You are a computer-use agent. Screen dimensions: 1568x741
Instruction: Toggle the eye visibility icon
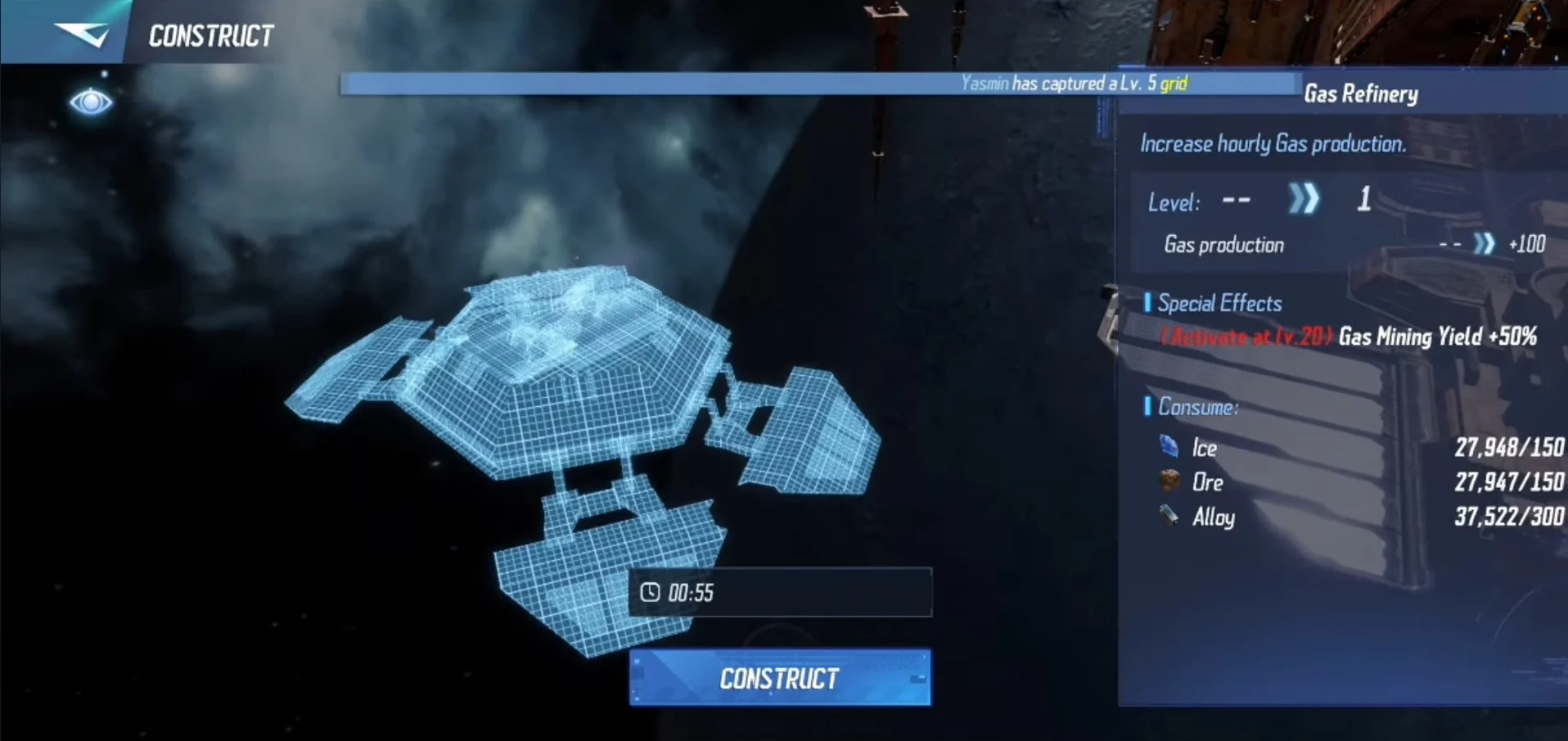[91, 102]
